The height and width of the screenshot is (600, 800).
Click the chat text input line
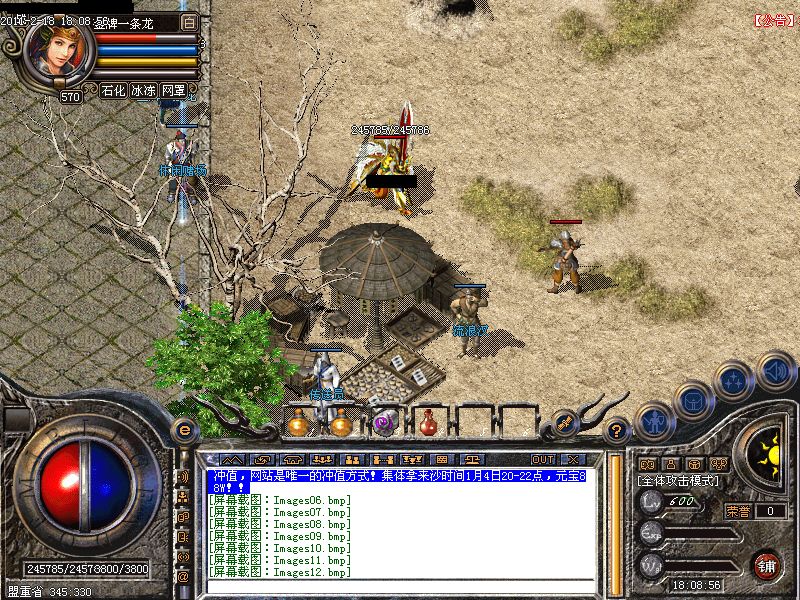point(400,587)
